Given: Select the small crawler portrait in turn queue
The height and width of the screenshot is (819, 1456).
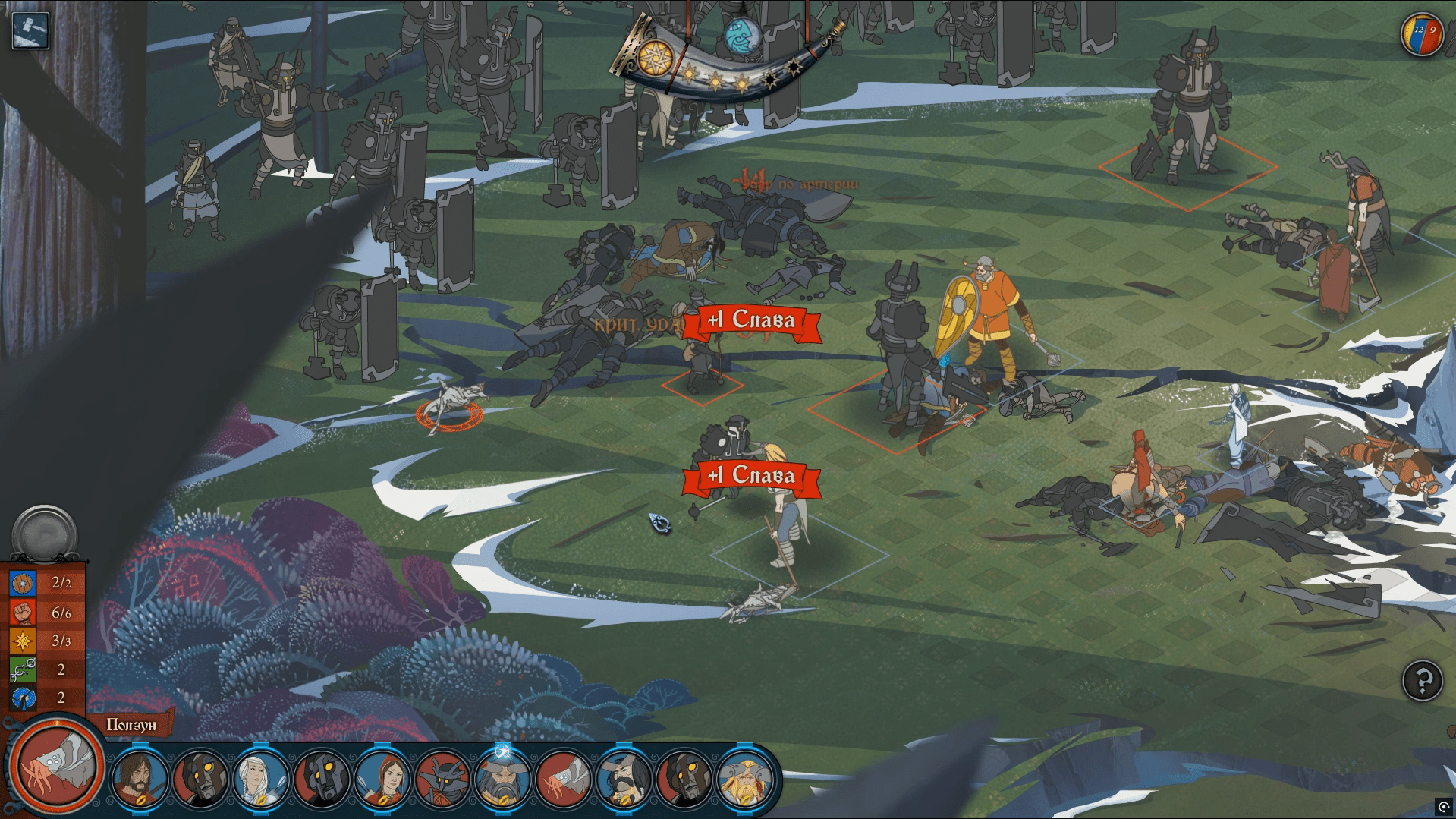Looking at the screenshot, I should (563, 778).
